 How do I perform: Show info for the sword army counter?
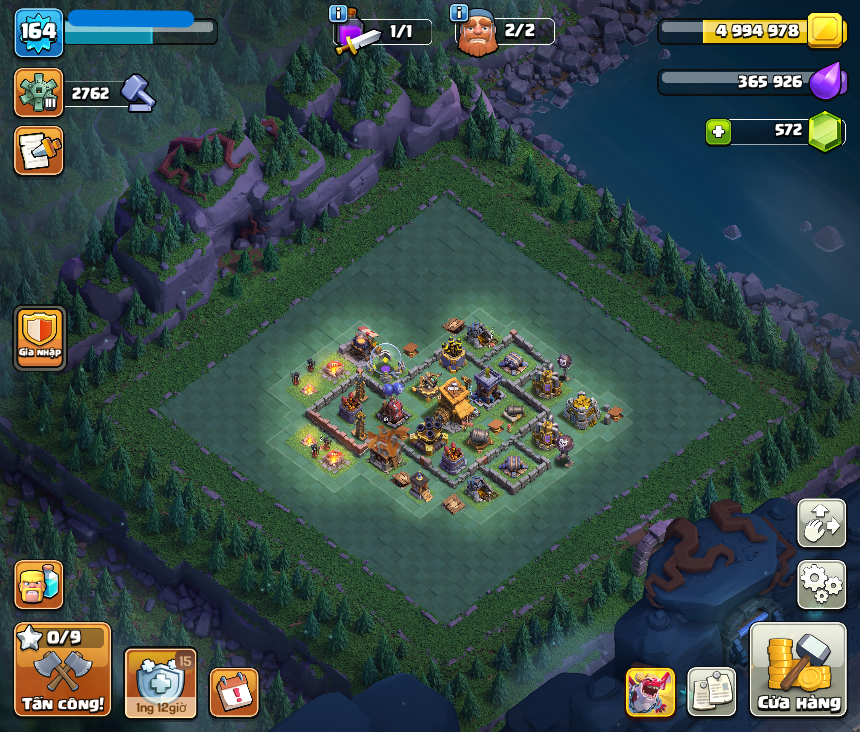pyautogui.click(x=338, y=13)
